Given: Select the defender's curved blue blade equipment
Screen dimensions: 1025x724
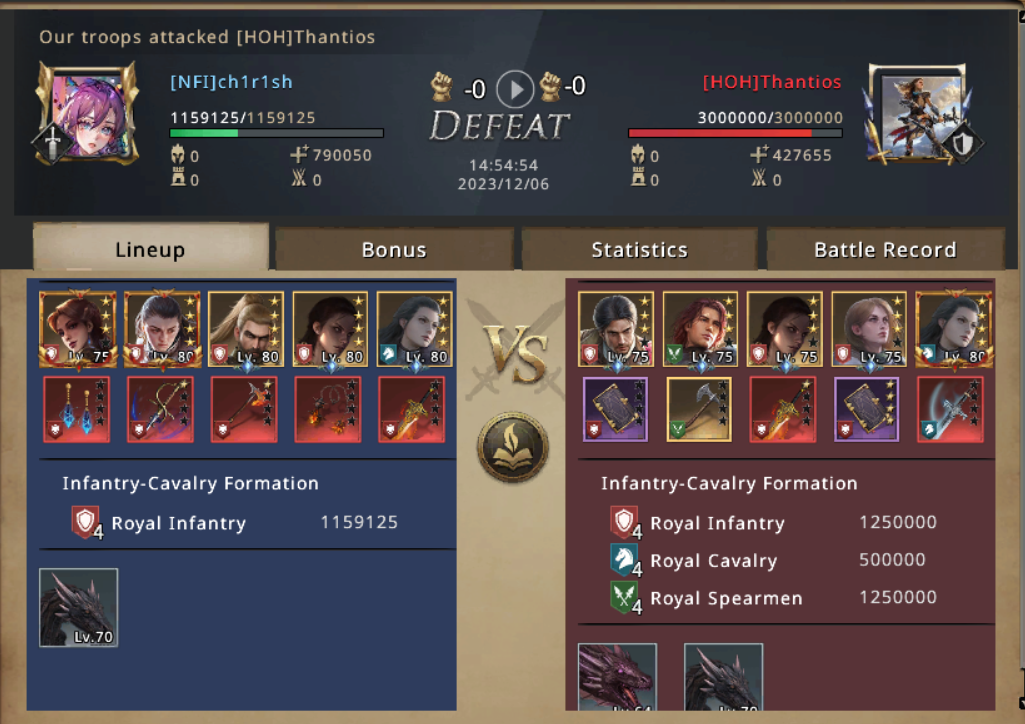Looking at the screenshot, I should [x=950, y=409].
